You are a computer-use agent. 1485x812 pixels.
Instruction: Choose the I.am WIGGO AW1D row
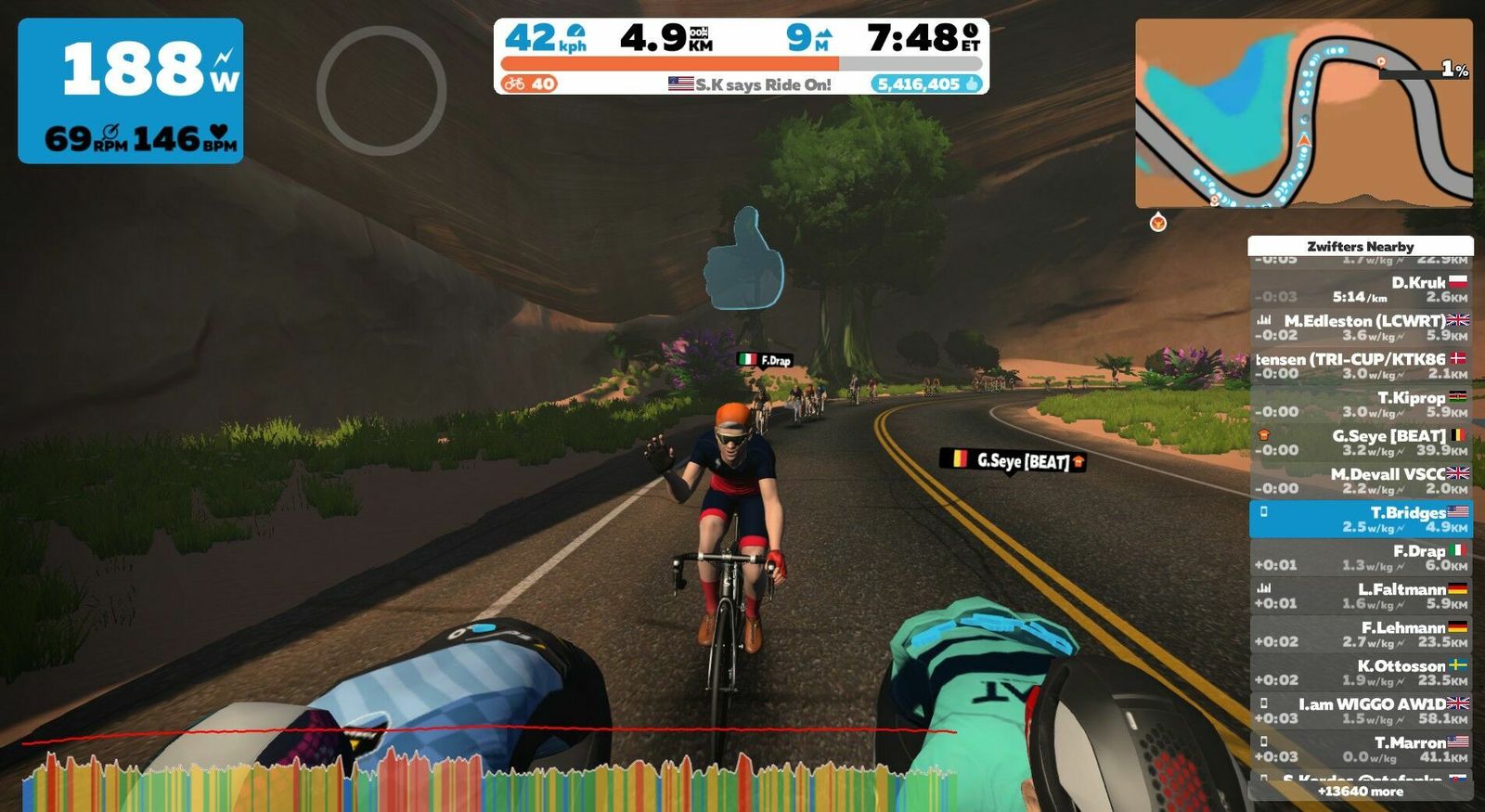1361,711
